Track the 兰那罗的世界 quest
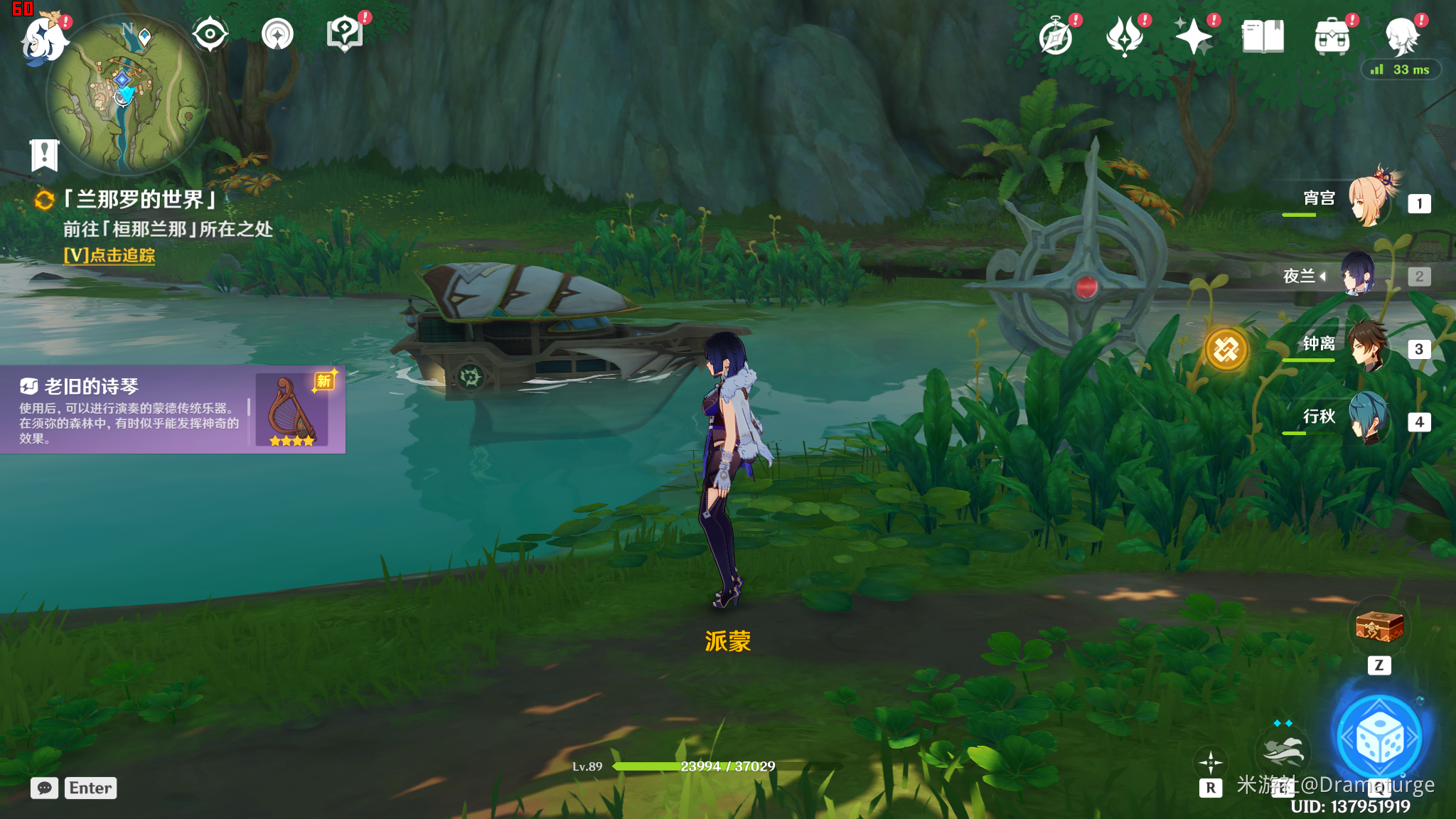The image size is (1456, 819). point(109,255)
